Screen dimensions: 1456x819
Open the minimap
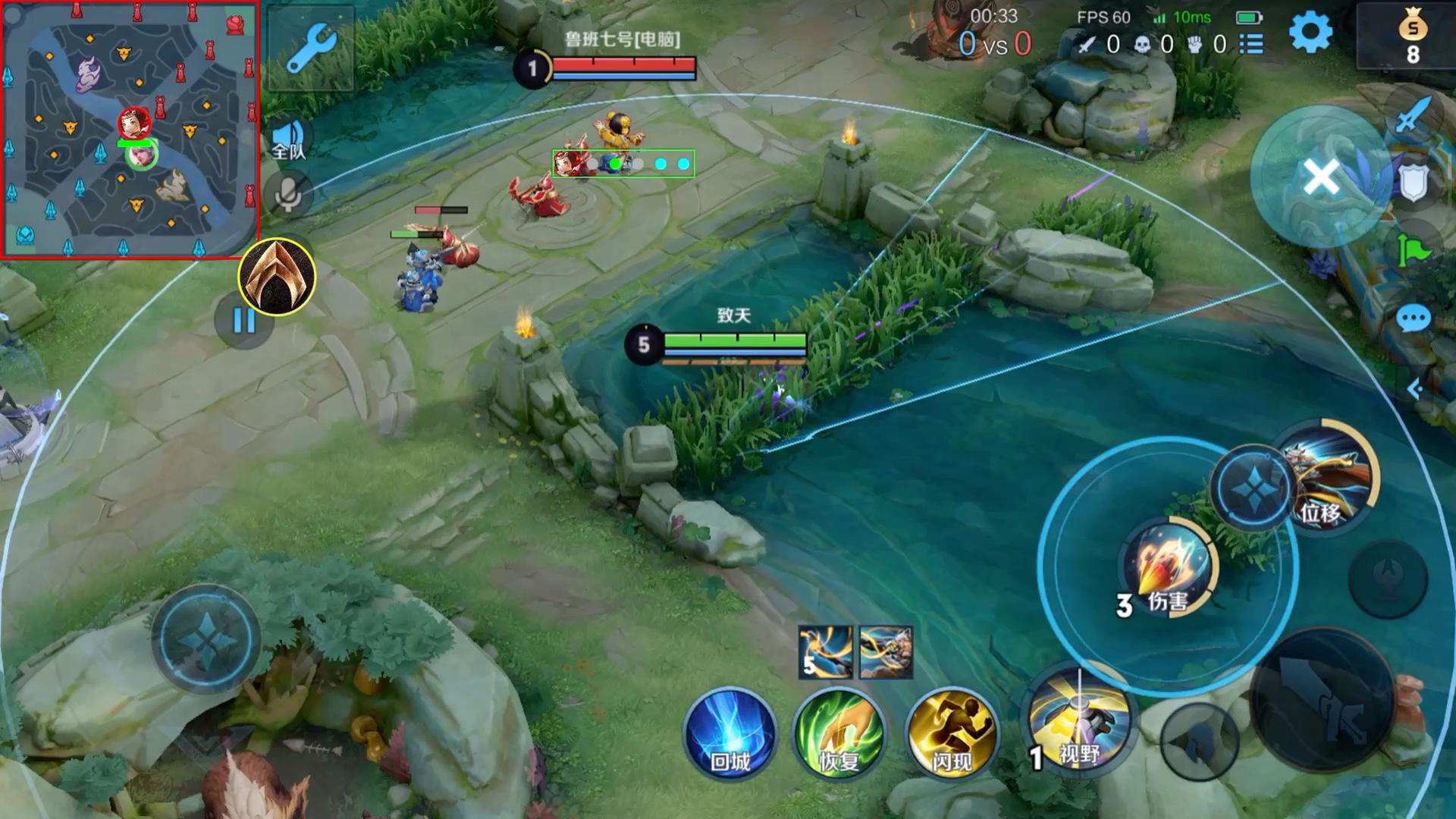click(x=129, y=129)
